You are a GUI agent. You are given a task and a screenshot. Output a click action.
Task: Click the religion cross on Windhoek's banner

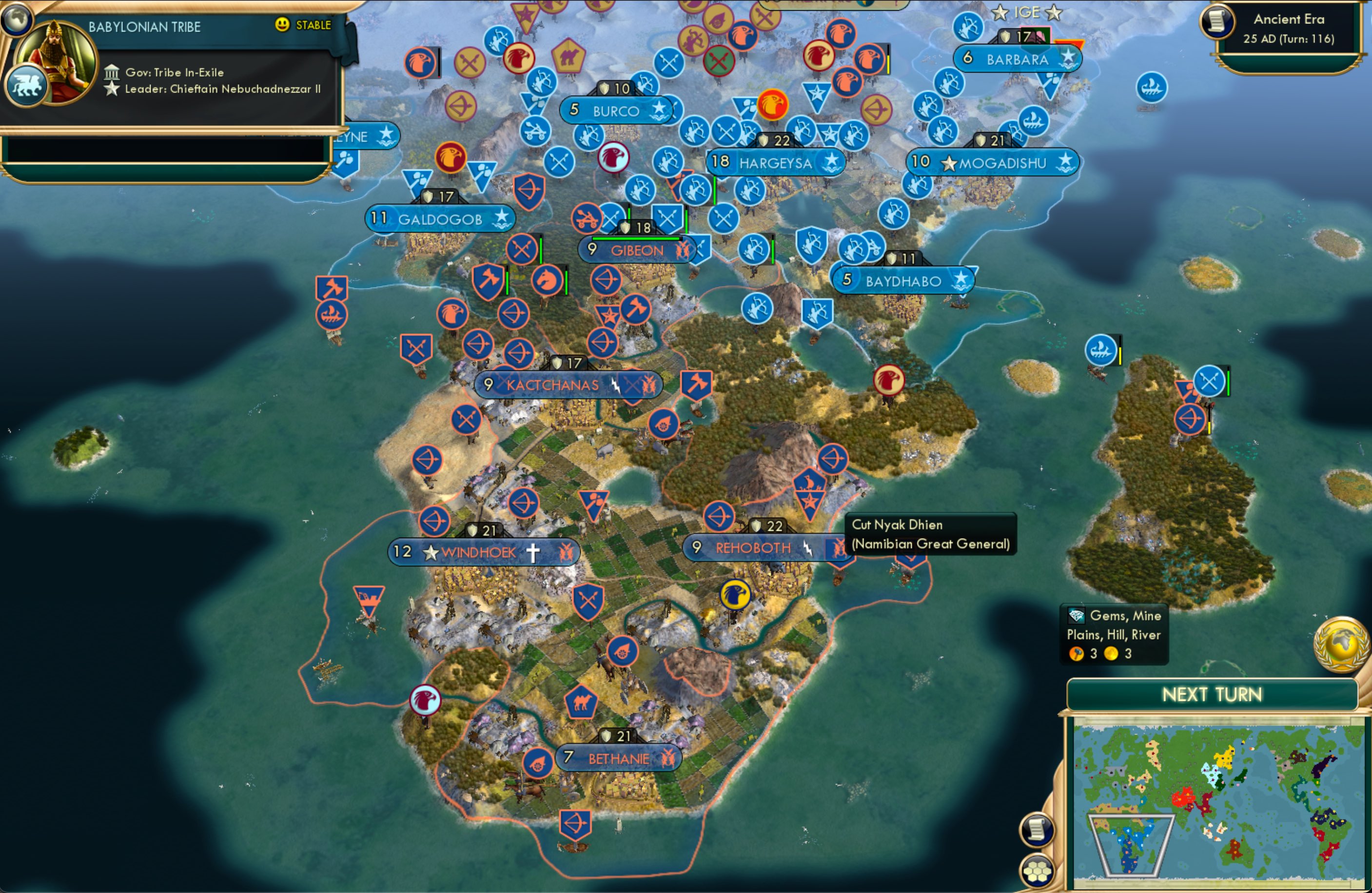click(x=533, y=552)
